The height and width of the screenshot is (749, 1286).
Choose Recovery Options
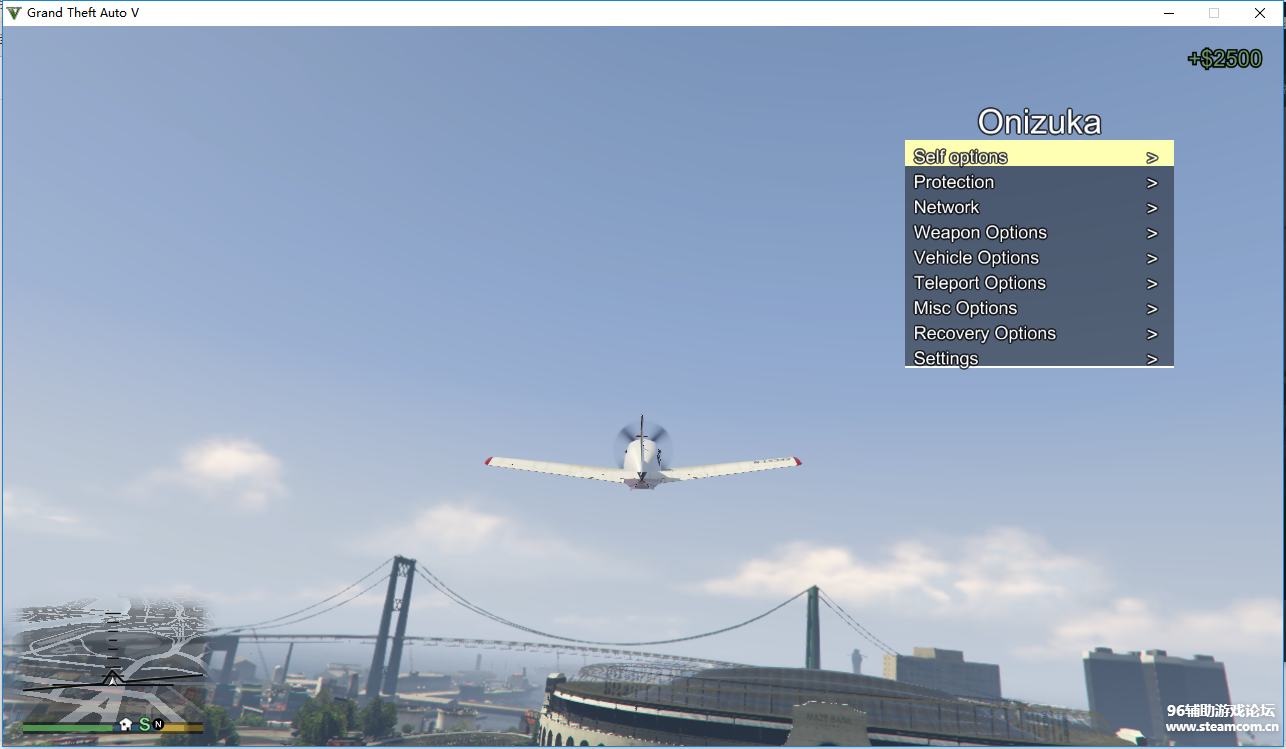1038,333
